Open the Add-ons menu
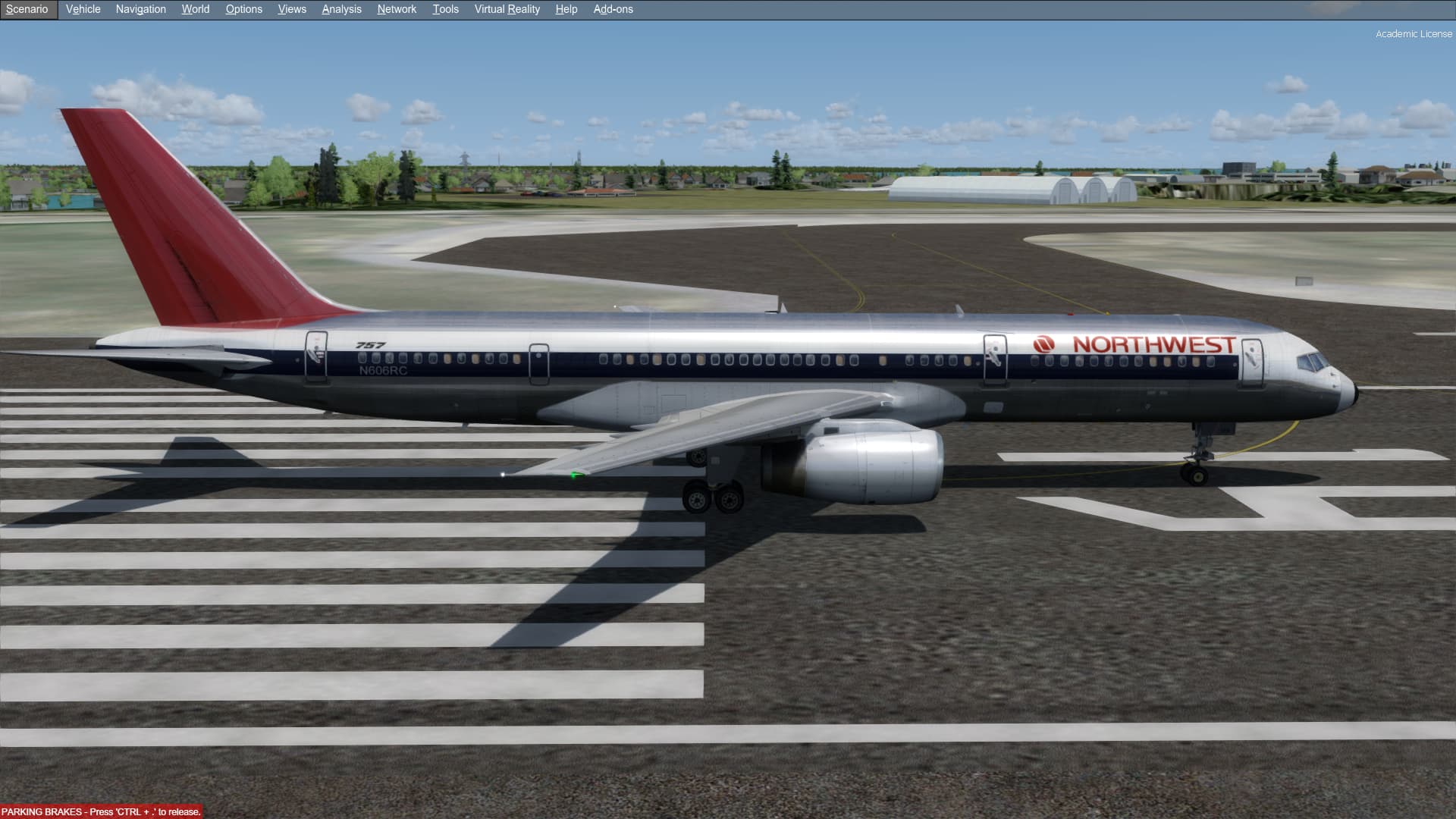The image size is (1456, 819). pos(613,9)
